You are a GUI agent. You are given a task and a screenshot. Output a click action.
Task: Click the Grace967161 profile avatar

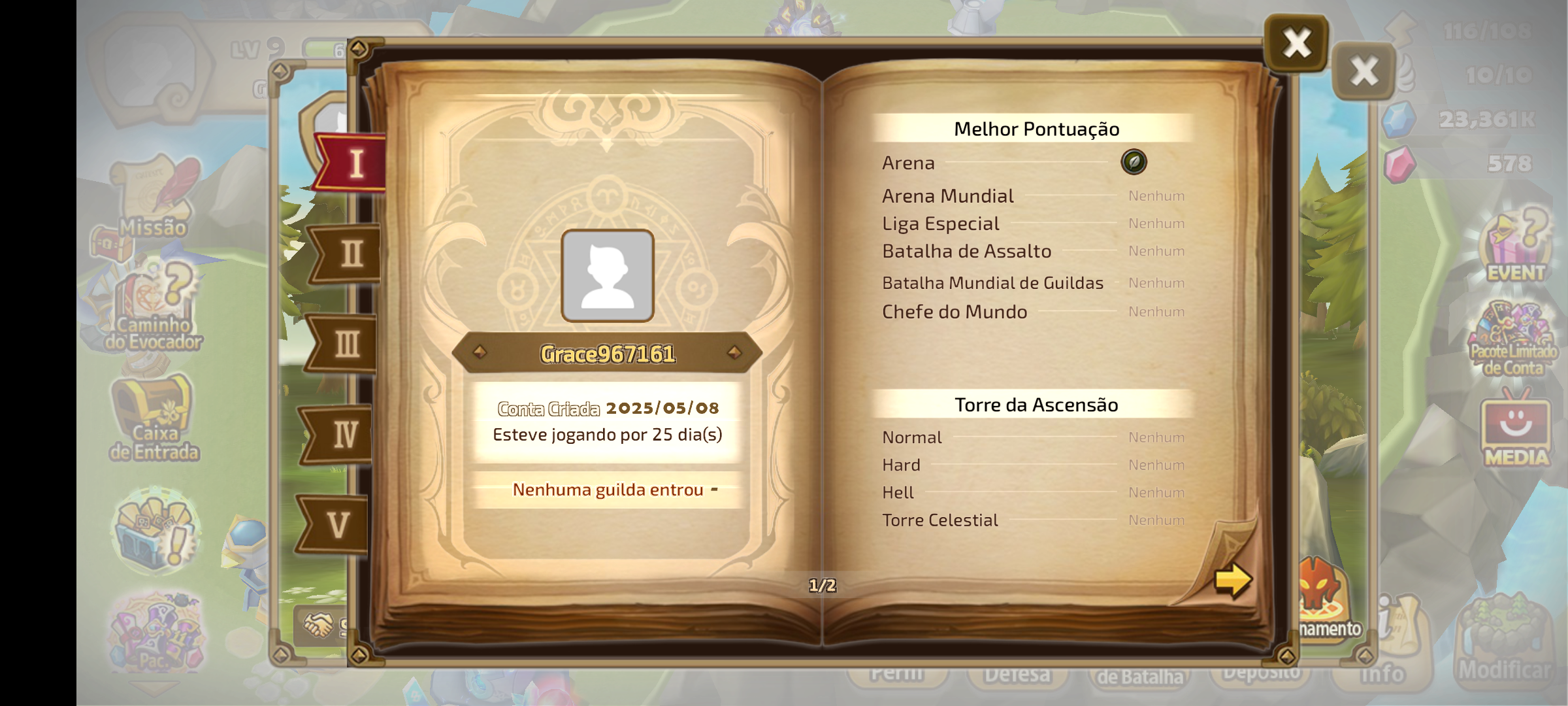(x=608, y=276)
